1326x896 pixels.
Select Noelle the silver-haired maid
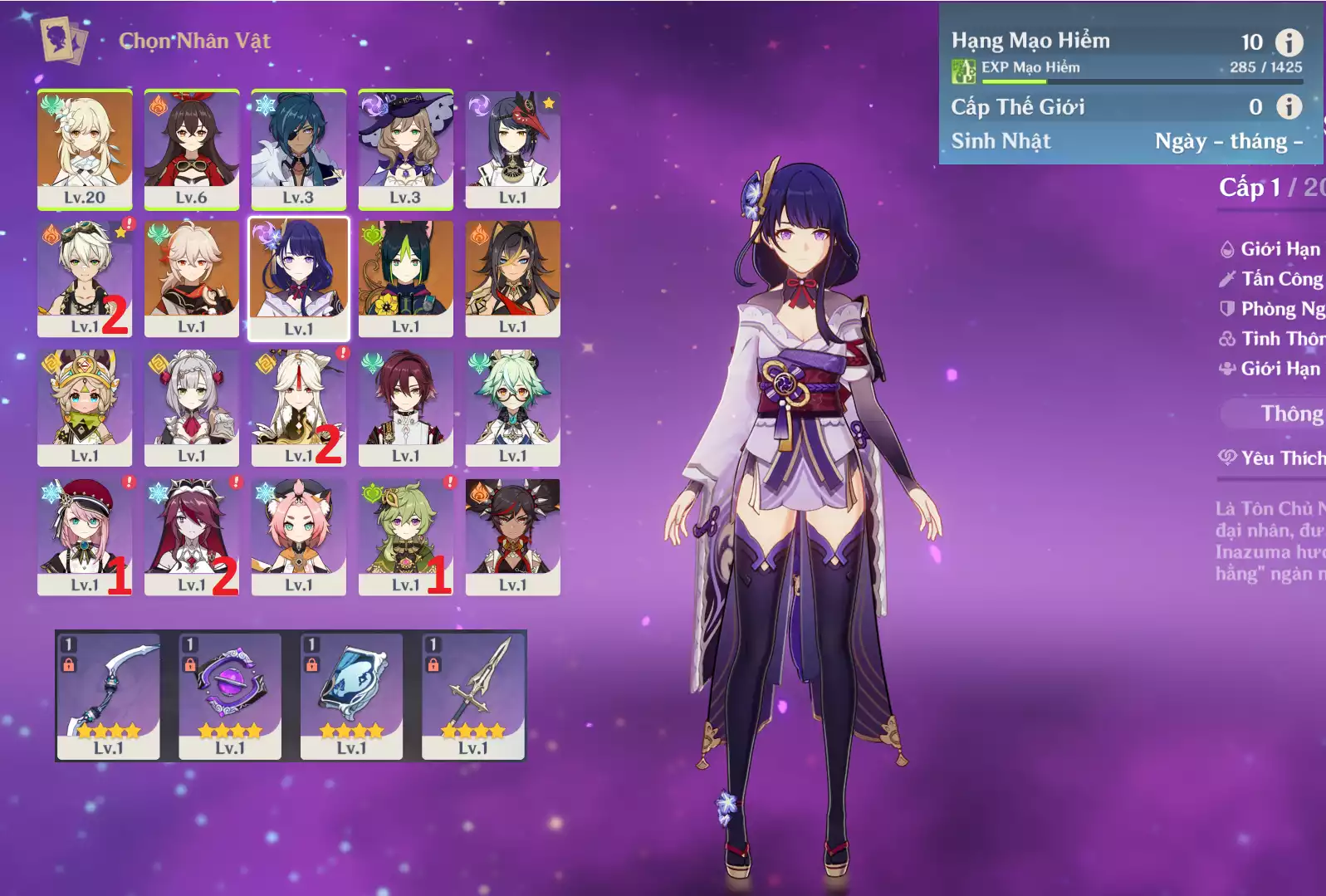192,407
